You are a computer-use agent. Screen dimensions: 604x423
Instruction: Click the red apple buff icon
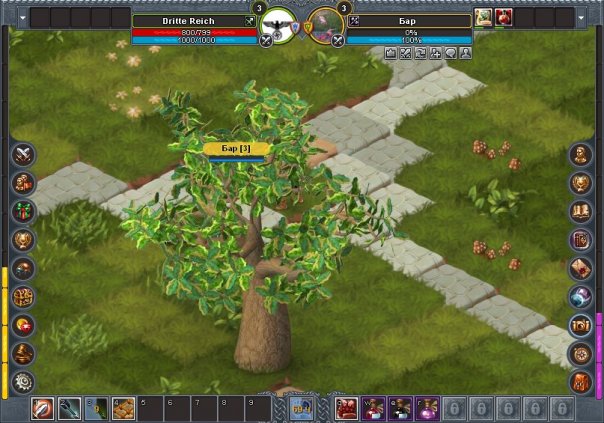503,17
